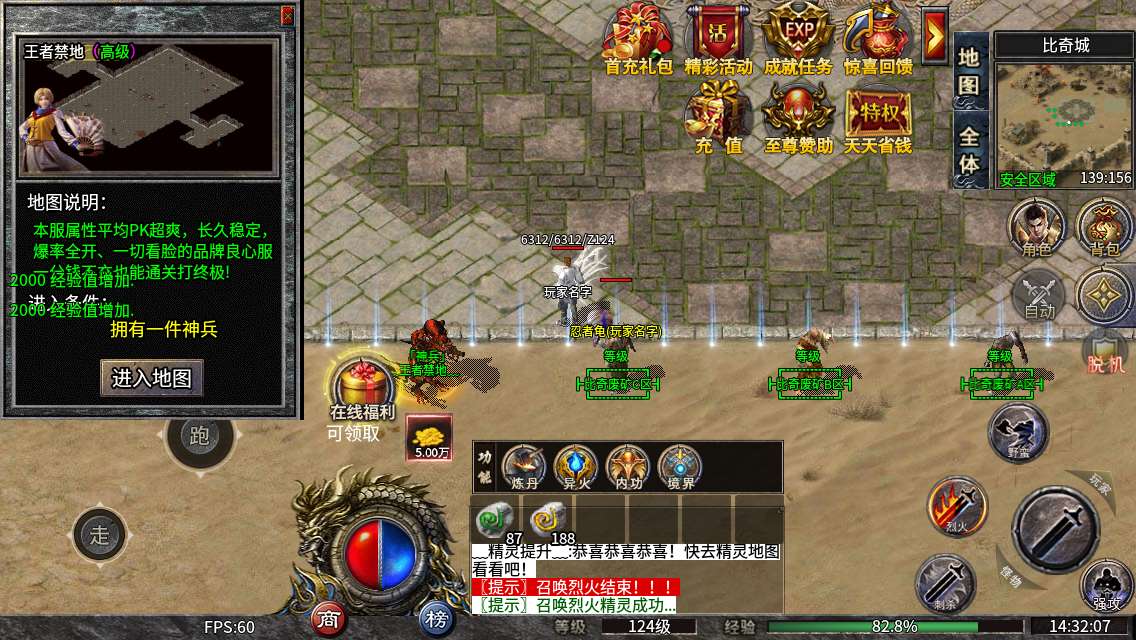Screen dimensions: 1136x640
Task: Collapse the top icon row arrow
Action: (935, 37)
